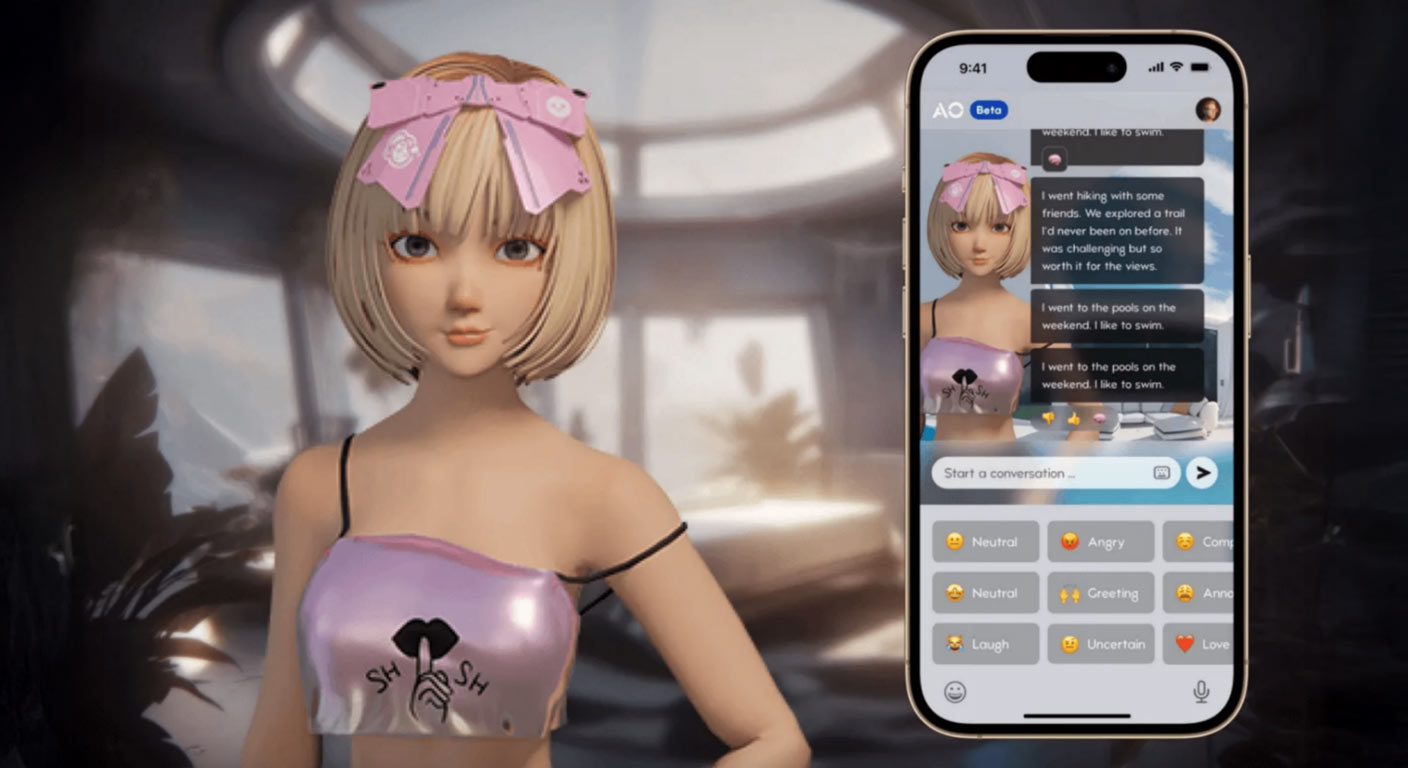Enable the Laugh emotion preset
The width and height of the screenshot is (1408, 768).
(x=985, y=643)
